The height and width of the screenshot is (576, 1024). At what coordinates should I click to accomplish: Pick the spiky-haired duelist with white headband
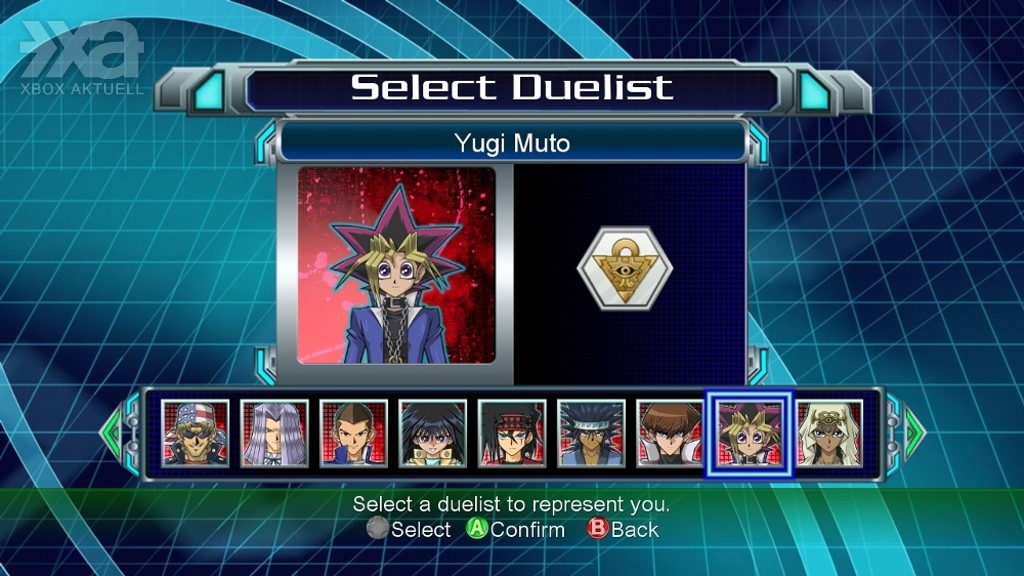pos(591,433)
